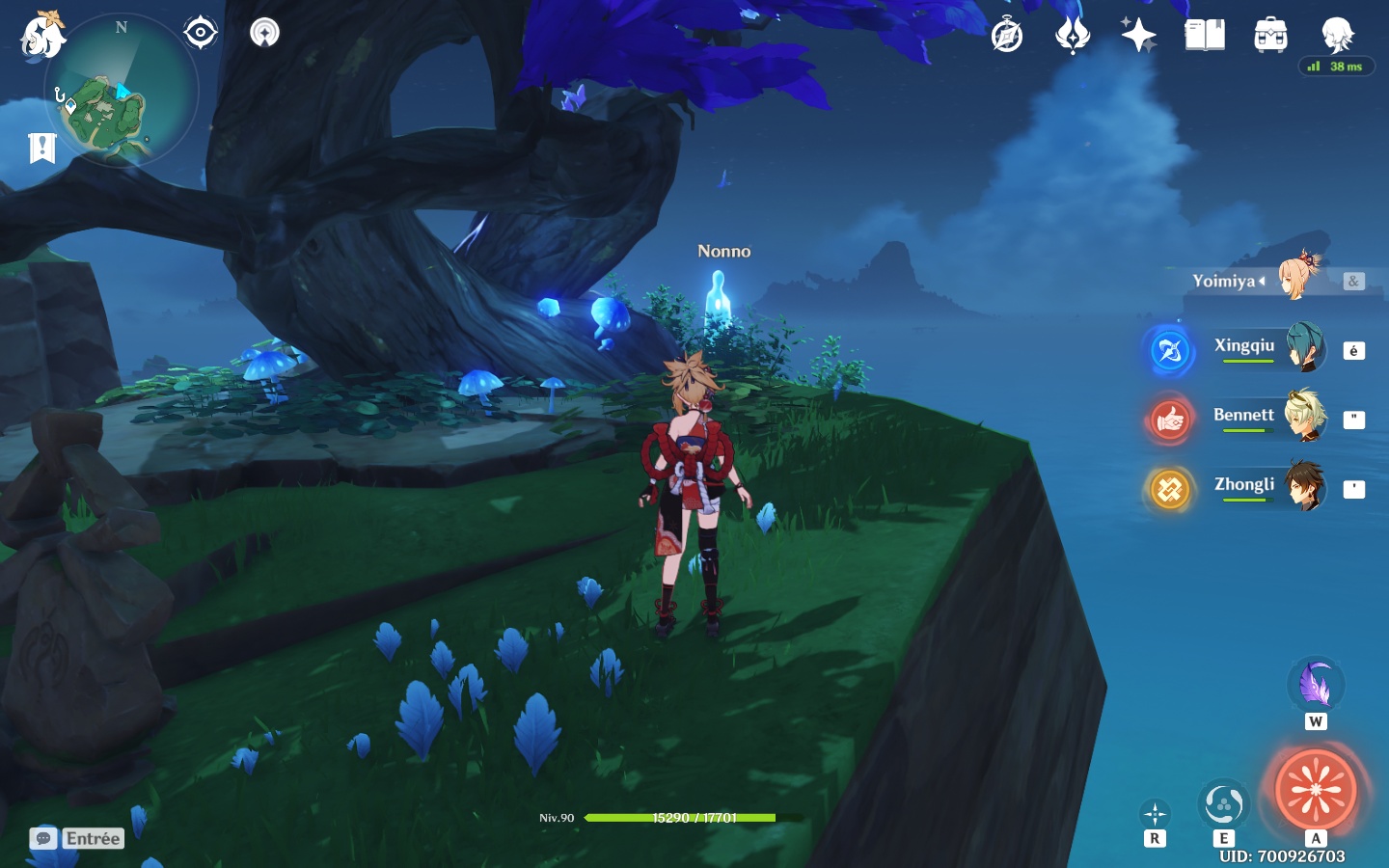Open the adventurer handbook
The image size is (1389, 868).
(1205, 36)
